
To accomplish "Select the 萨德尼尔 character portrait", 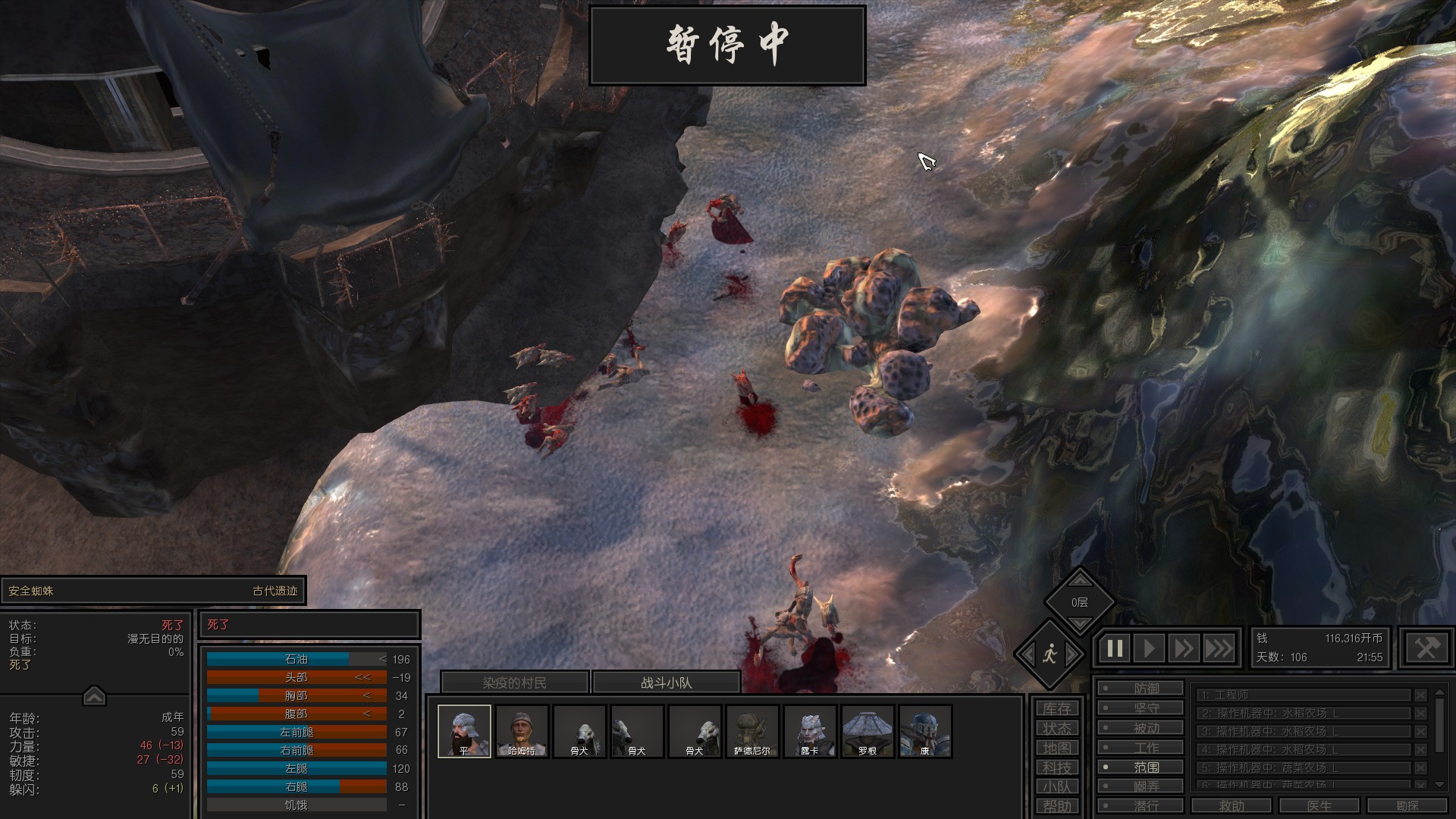I will (x=752, y=731).
